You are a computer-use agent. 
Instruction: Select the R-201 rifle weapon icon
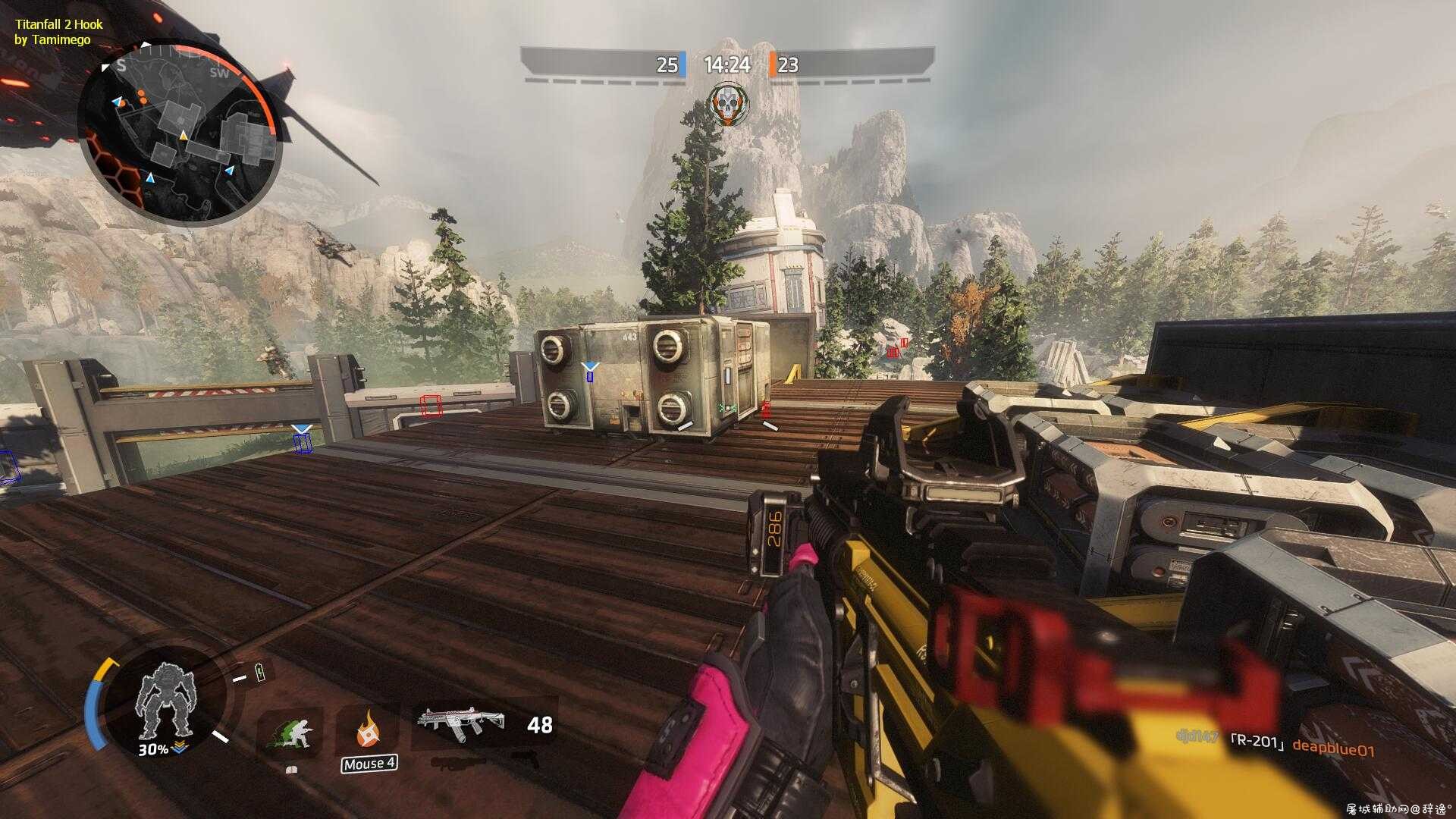point(460,725)
